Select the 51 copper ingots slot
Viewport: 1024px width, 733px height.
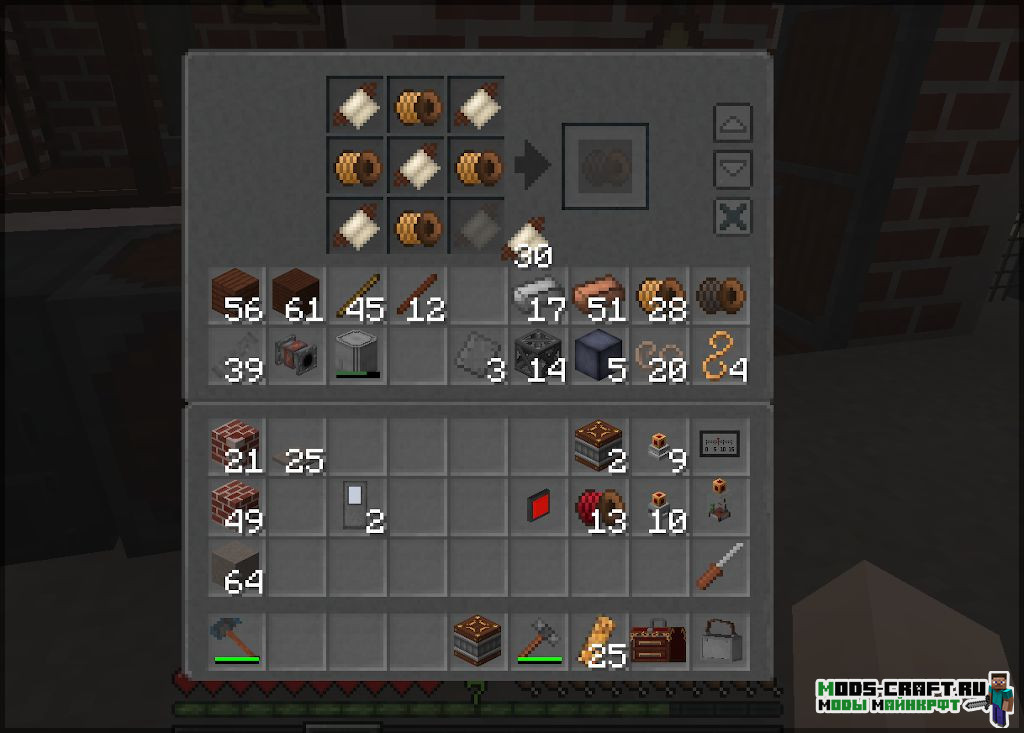(597, 296)
